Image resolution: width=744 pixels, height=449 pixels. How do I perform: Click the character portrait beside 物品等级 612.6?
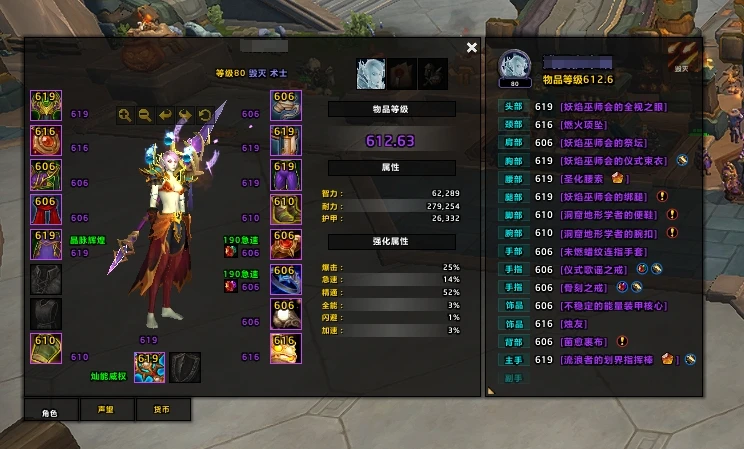tap(515, 65)
